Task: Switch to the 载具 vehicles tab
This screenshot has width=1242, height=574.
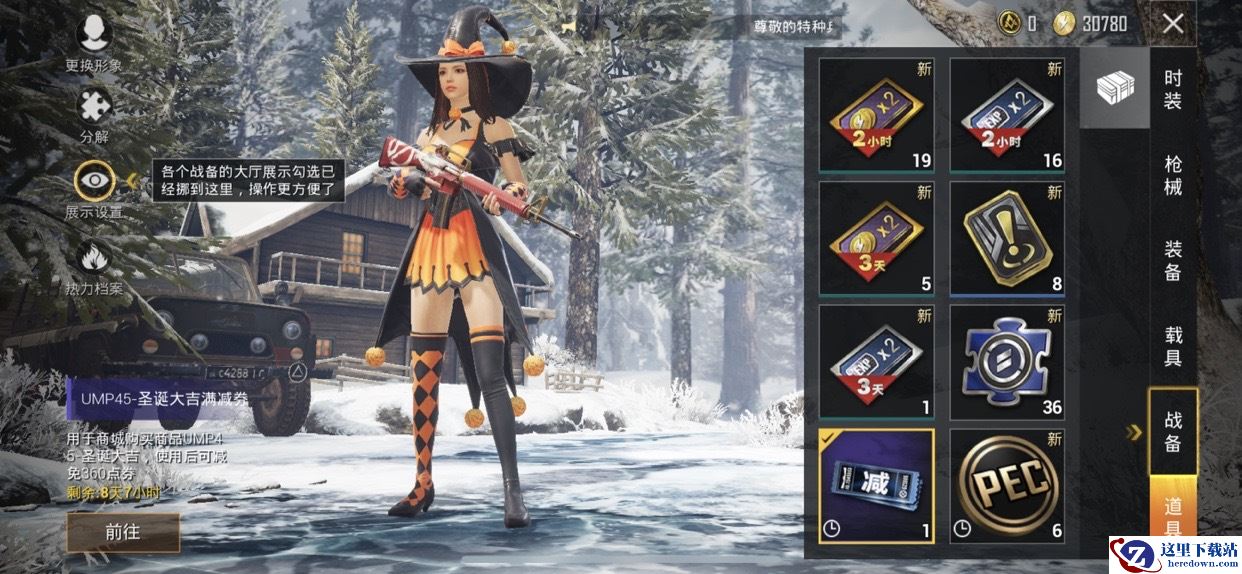Action: tap(1173, 345)
